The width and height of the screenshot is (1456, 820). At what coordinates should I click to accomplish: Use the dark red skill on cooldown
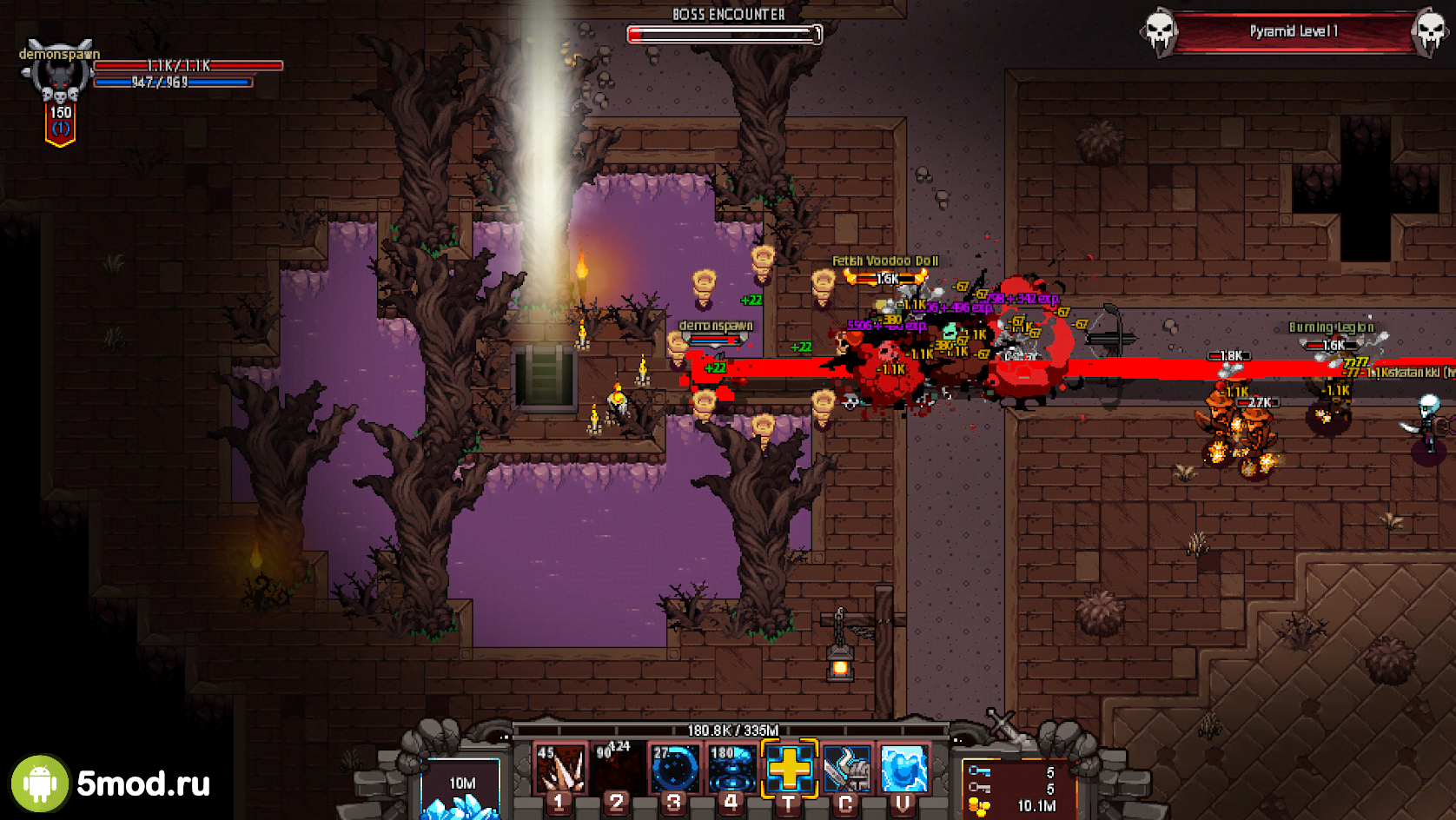(x=616, y=769)
